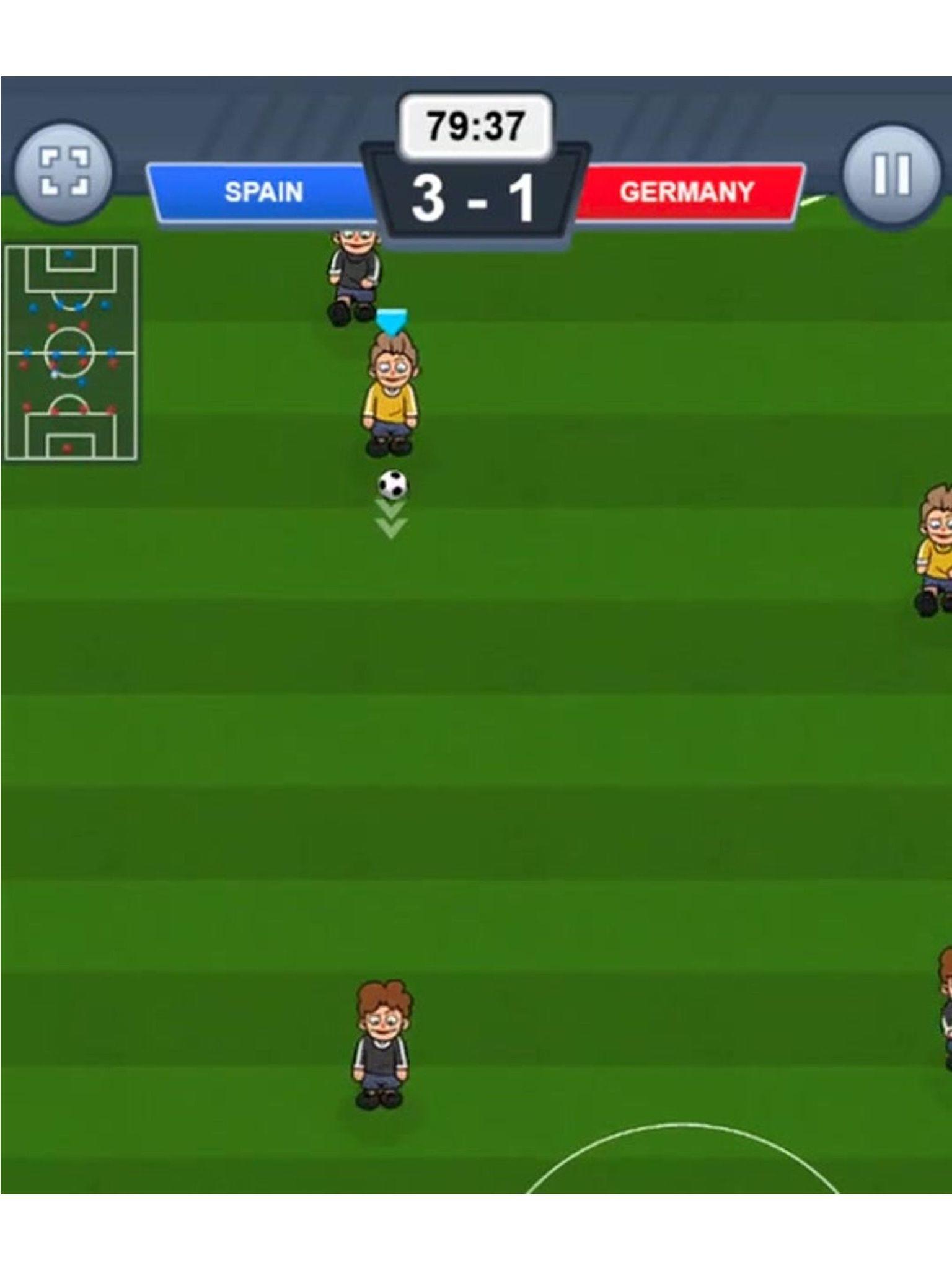952x1270 pixels.
Task: Click the green chevrons below the ball
Action: 389,520
